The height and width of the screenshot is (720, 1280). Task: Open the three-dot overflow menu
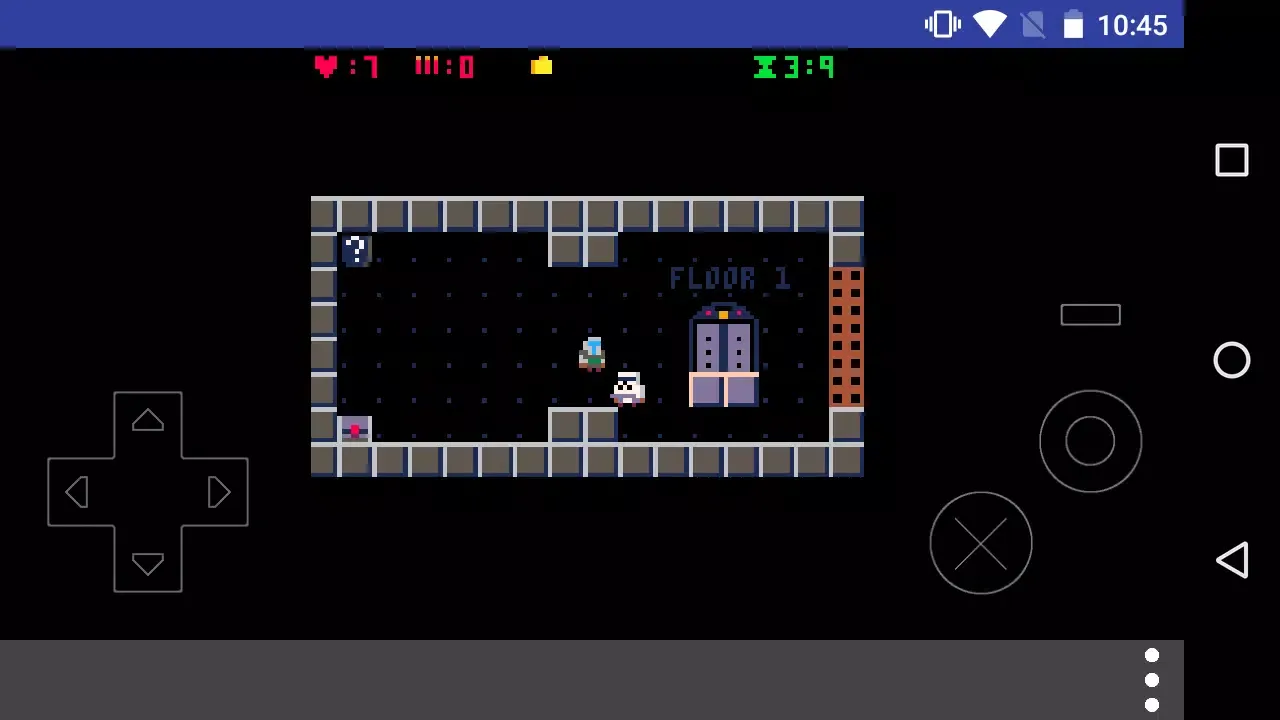pyautogui.click(x=1152, y=679)
